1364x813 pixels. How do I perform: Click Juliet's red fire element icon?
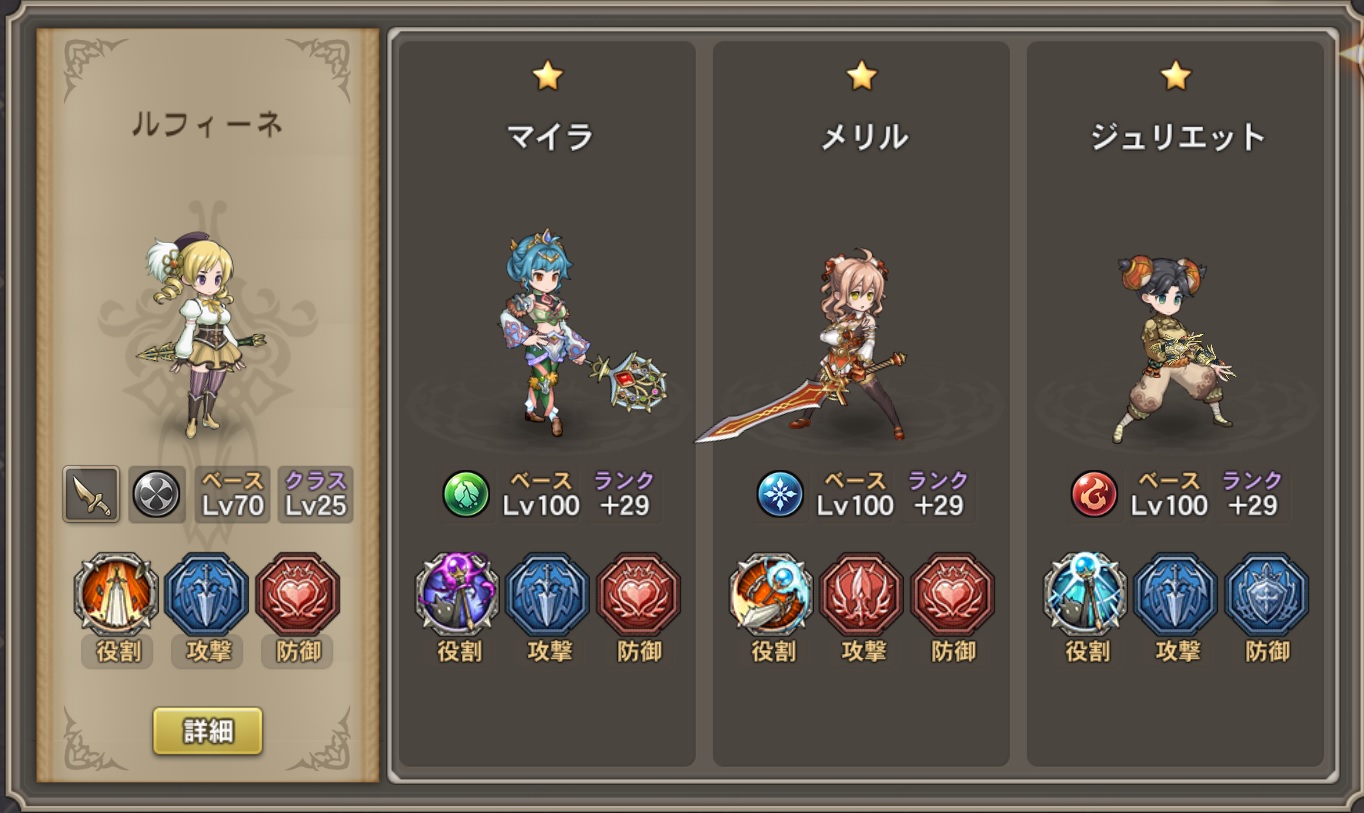click(x=1093, y=494)
